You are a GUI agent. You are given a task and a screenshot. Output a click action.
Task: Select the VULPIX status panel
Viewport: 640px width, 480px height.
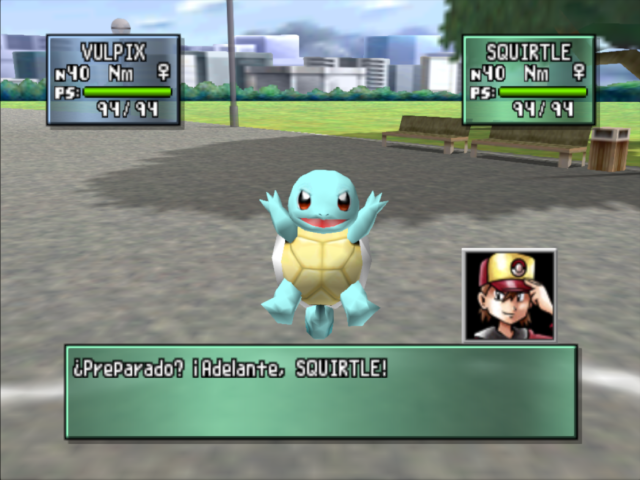[113, 80]
